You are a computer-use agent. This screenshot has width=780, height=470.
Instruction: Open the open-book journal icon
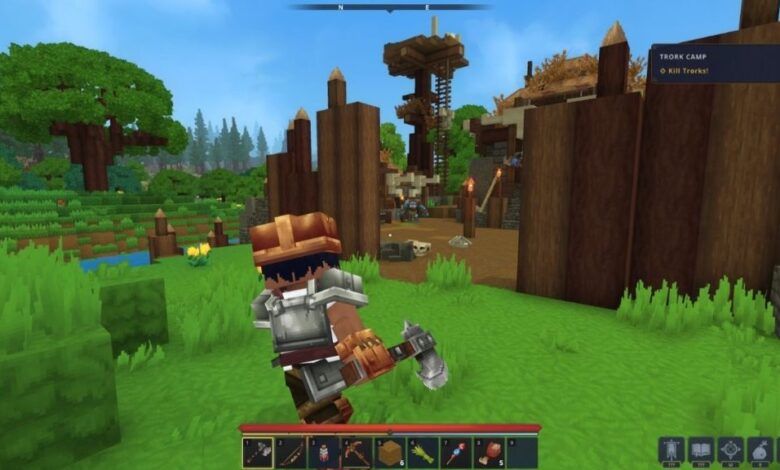701,450
